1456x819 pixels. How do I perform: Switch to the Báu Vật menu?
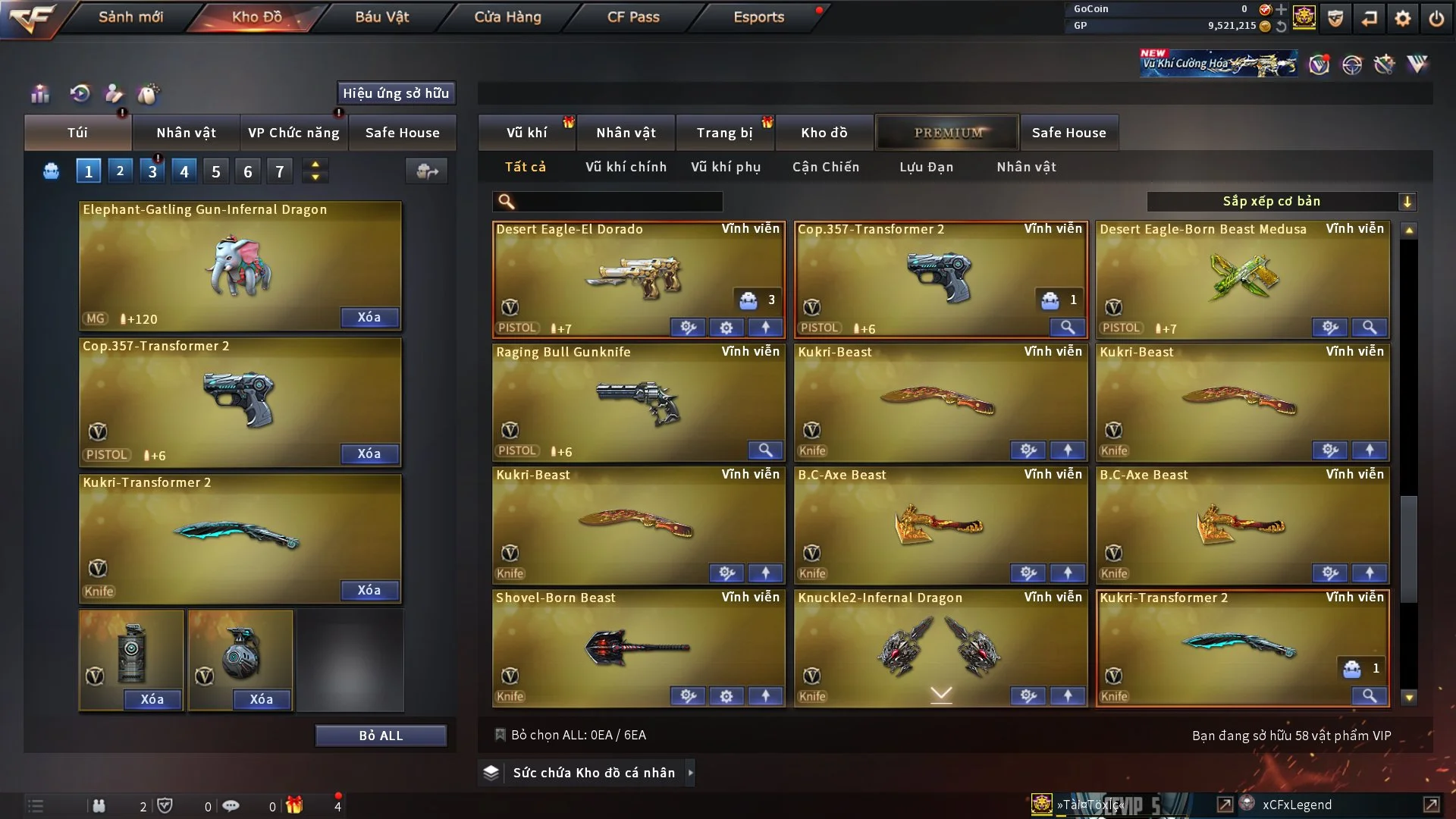tap(381, 17)
